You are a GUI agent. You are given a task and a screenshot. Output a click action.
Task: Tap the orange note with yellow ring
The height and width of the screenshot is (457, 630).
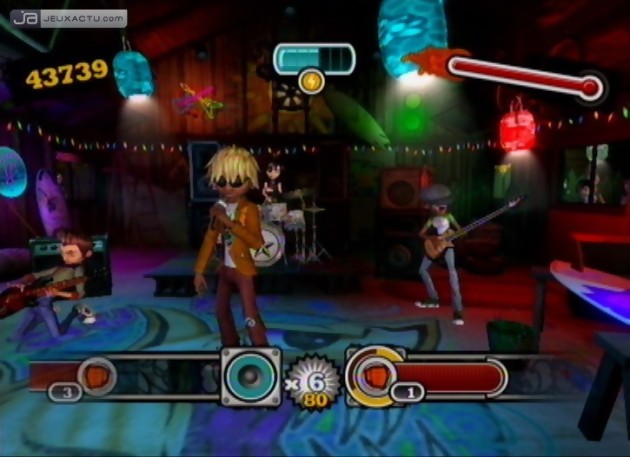tap(375, 375)
